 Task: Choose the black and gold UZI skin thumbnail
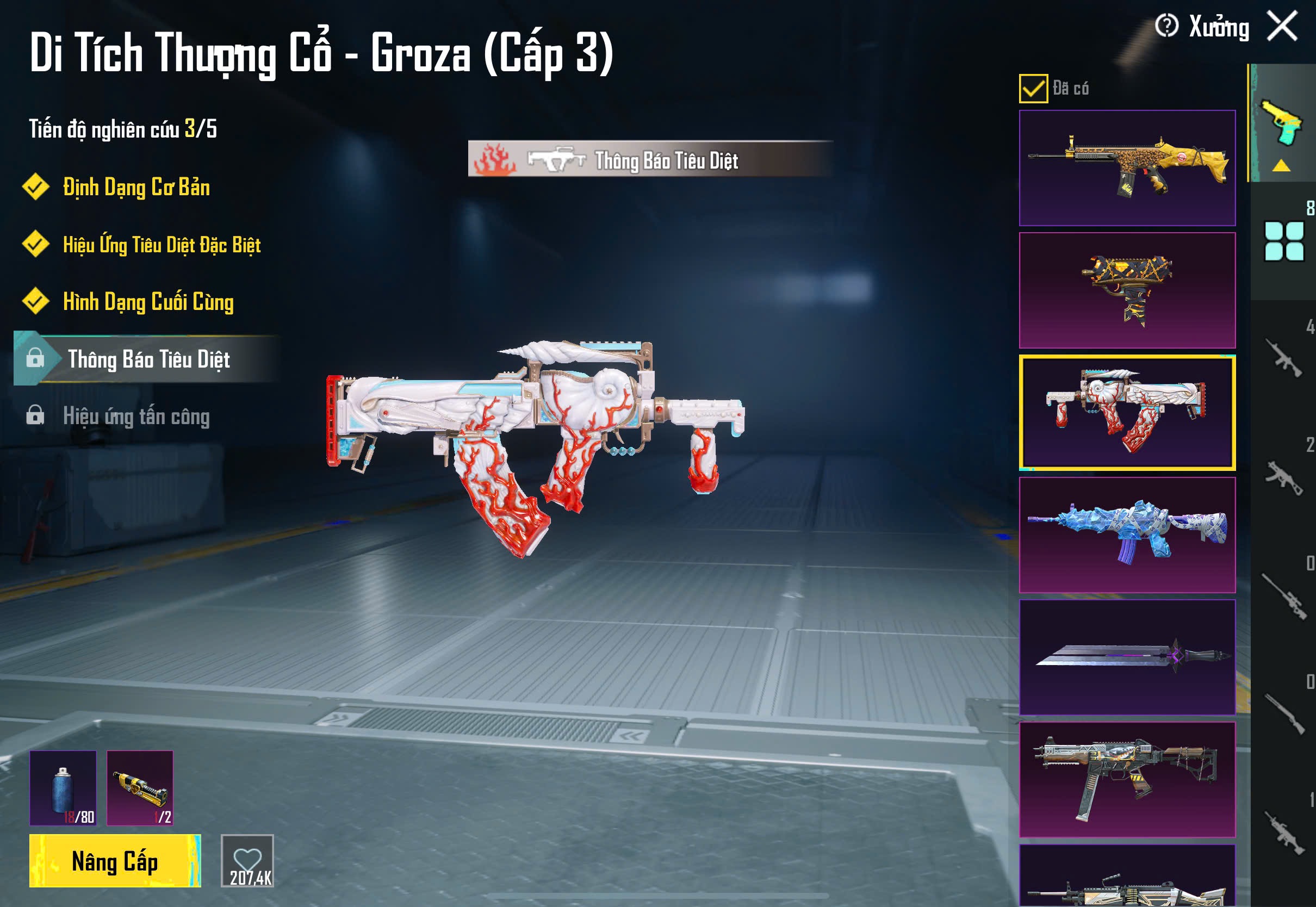coord(1127,290)
